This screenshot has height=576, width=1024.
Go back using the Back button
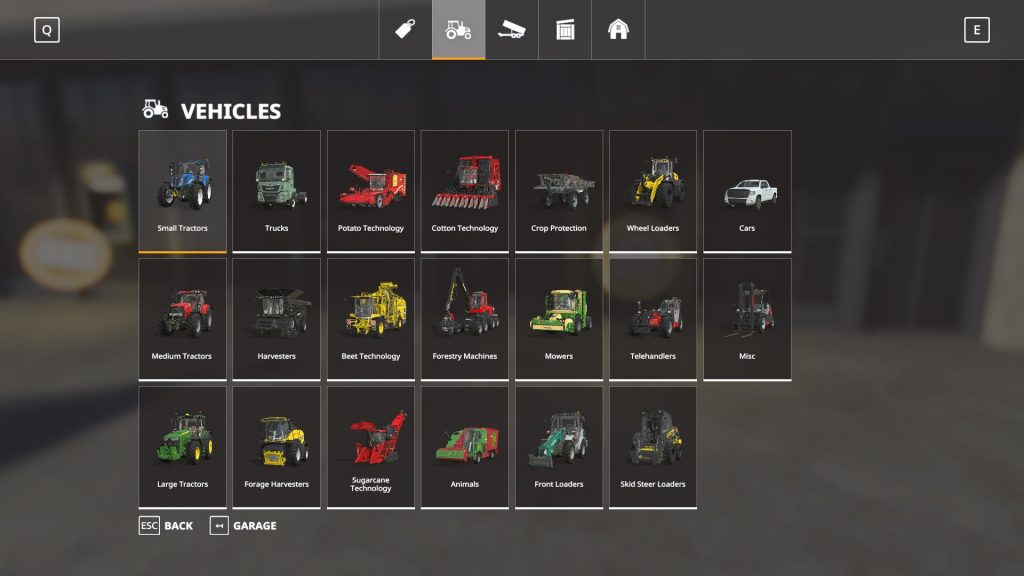tap(167, 526)
